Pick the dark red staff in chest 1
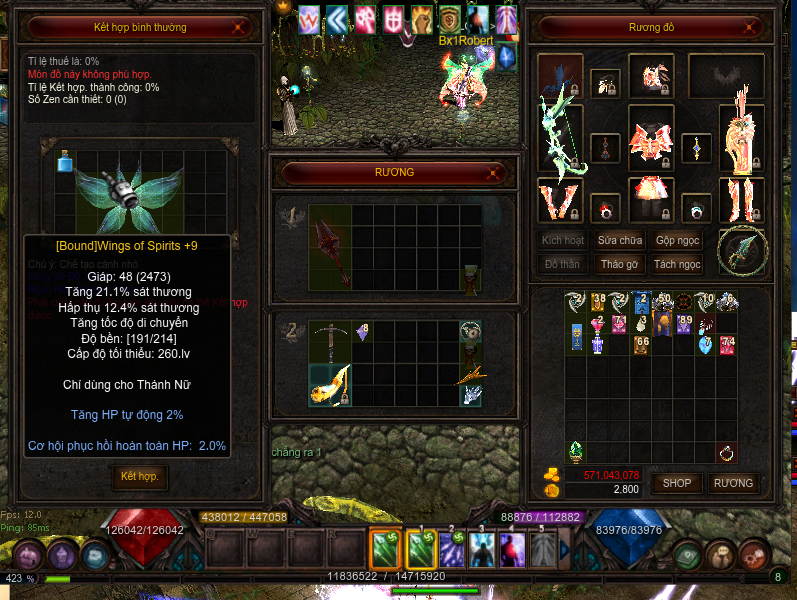 (x=330, y=248)
